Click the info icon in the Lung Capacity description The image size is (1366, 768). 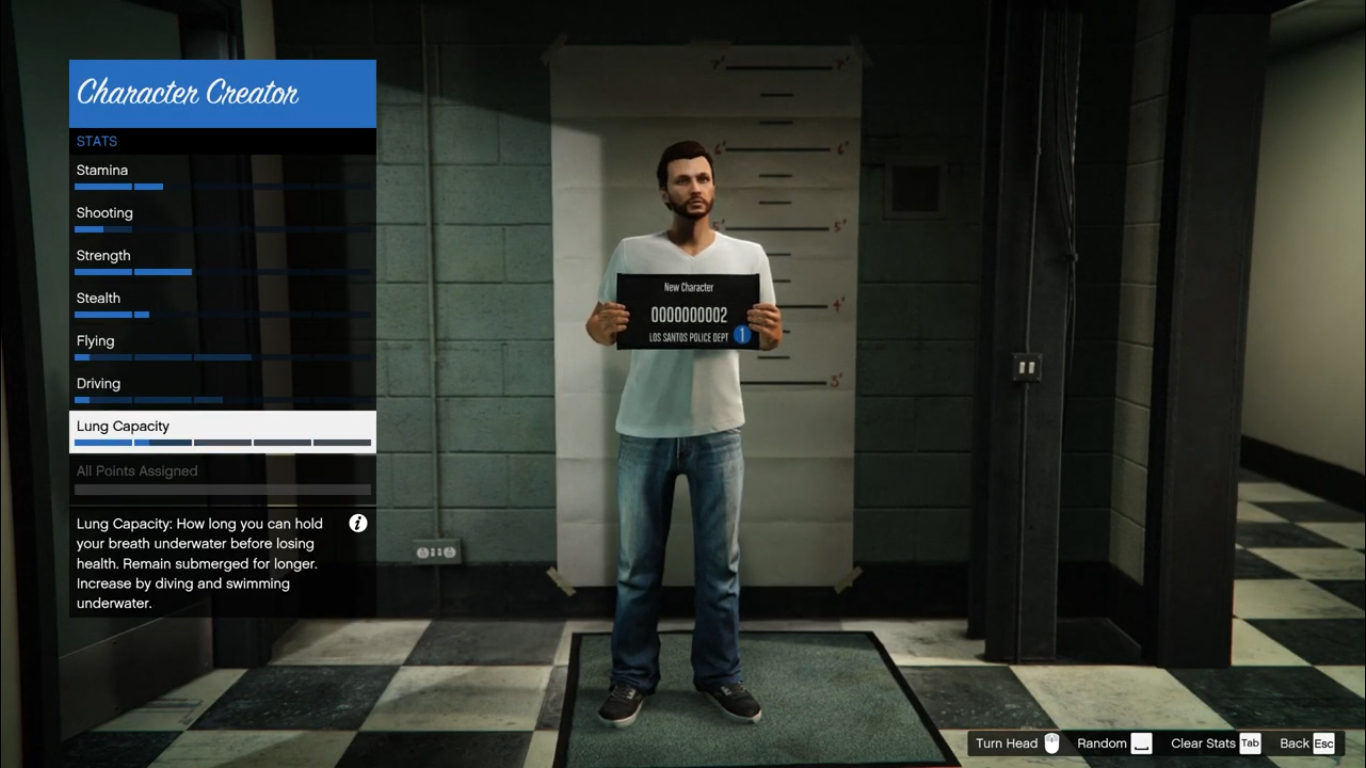[357, 523]
